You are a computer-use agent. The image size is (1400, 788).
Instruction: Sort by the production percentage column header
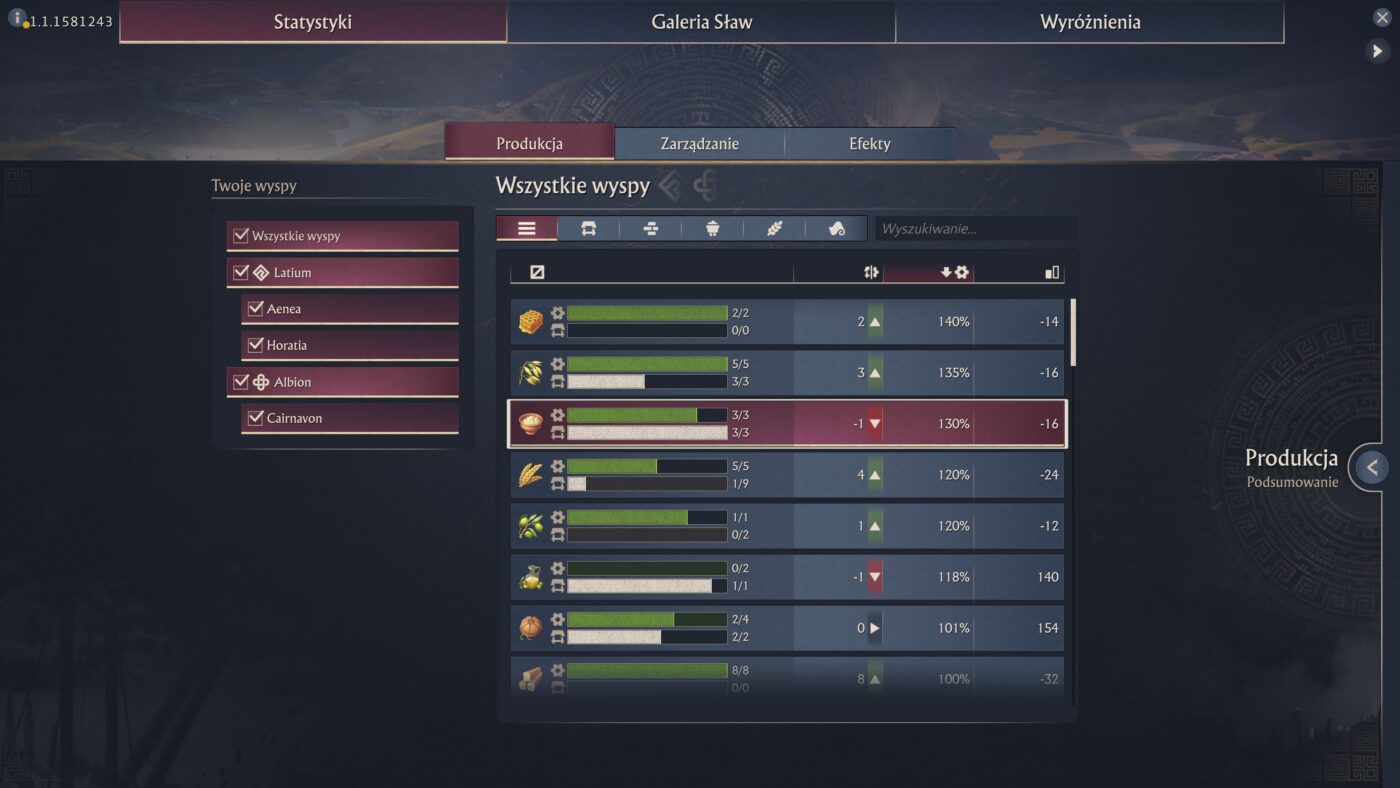955,272
